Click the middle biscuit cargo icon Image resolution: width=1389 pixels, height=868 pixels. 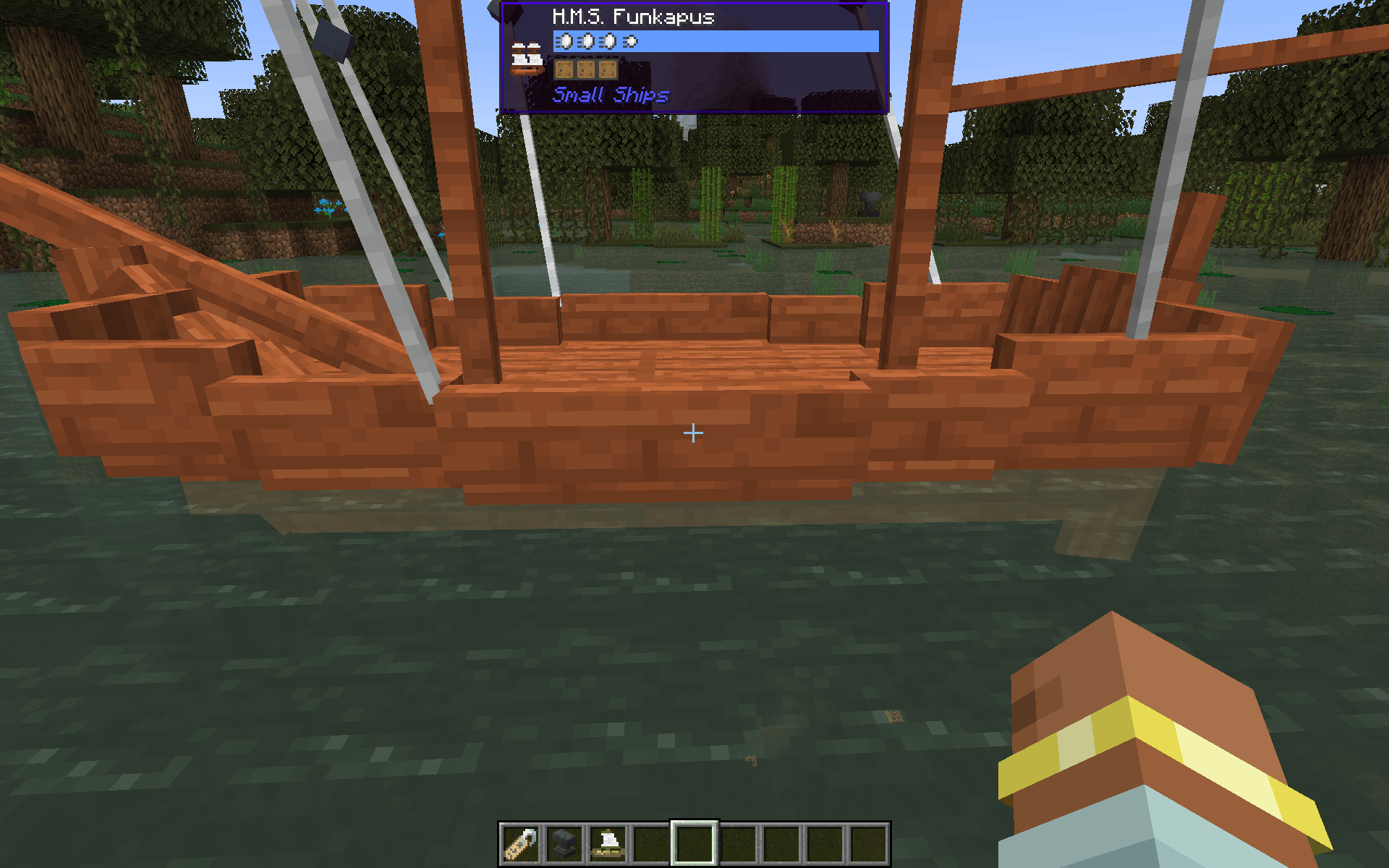(x=587, y=69)
